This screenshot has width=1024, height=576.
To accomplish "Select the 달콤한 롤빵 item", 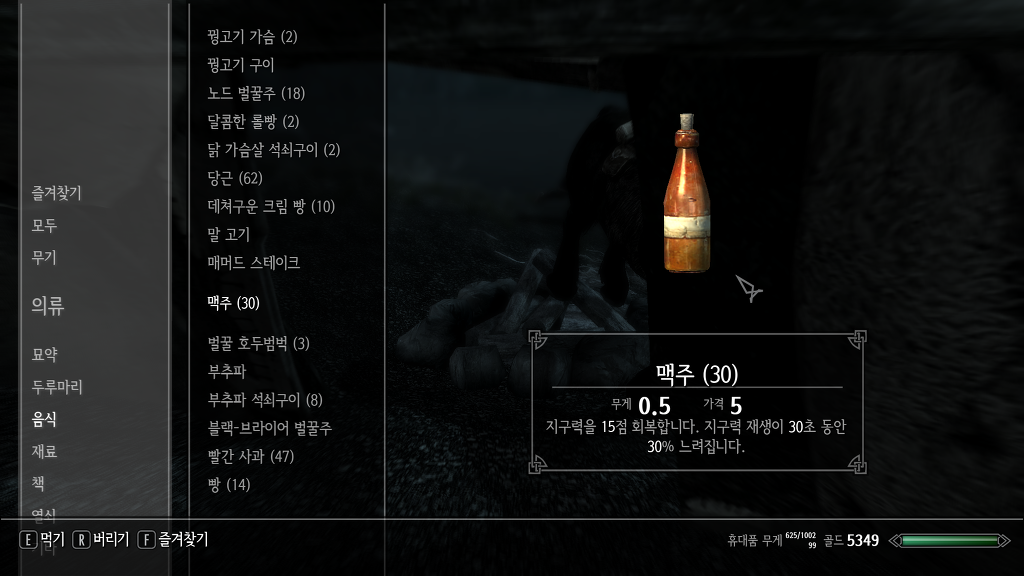I will tap(252, 122).
